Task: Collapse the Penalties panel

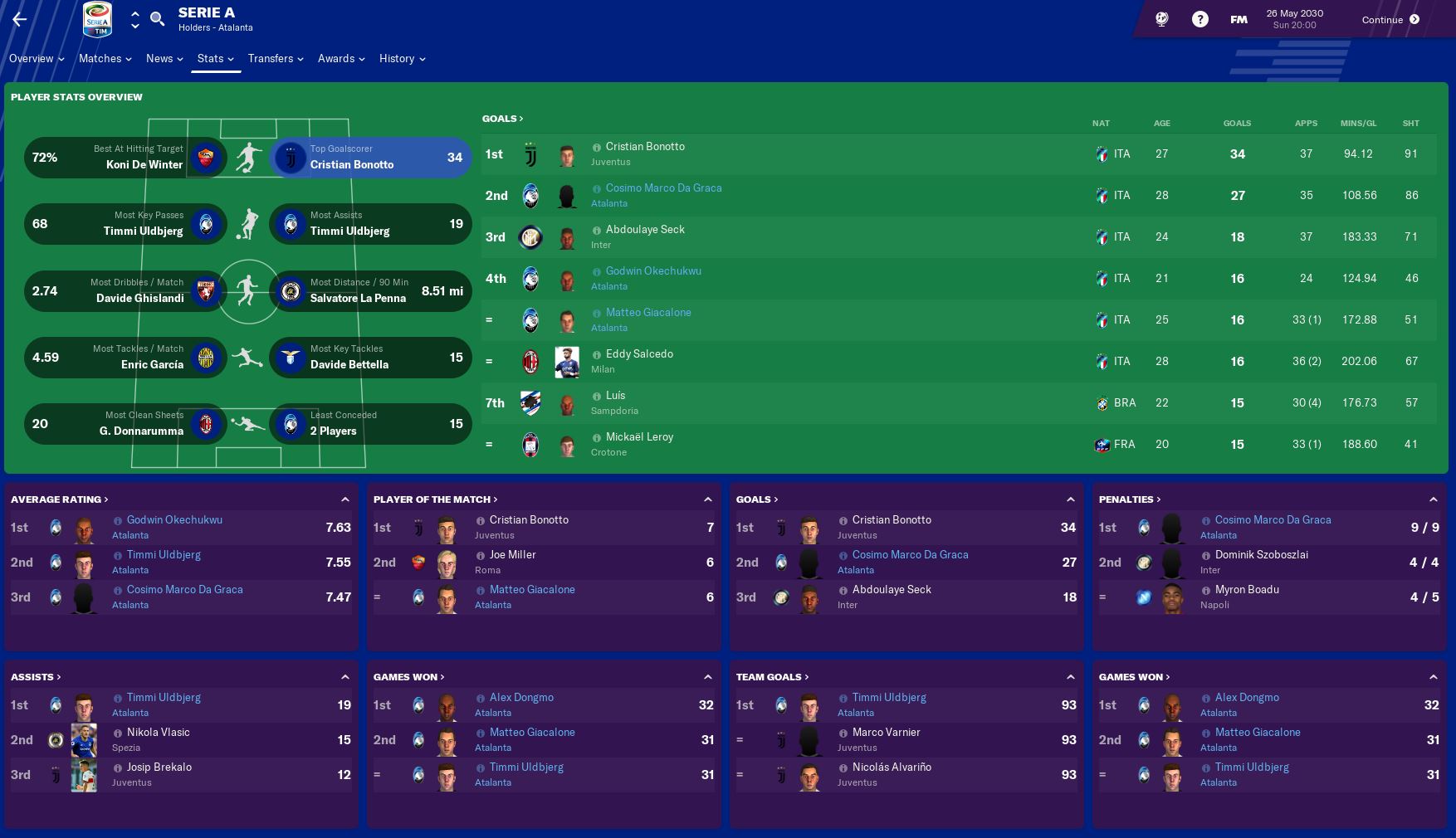Action: (1434, 499)
